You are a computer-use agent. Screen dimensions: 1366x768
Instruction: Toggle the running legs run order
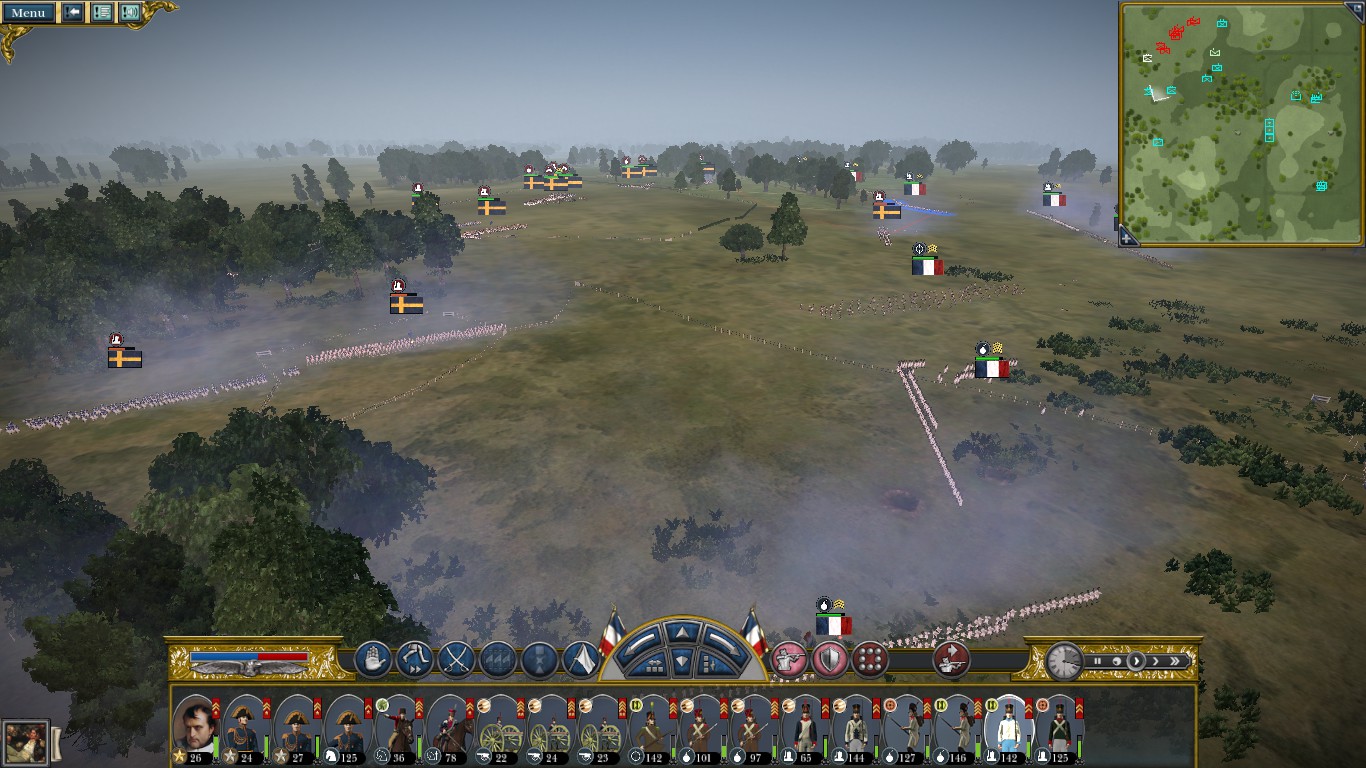click(x=414, y=659)
